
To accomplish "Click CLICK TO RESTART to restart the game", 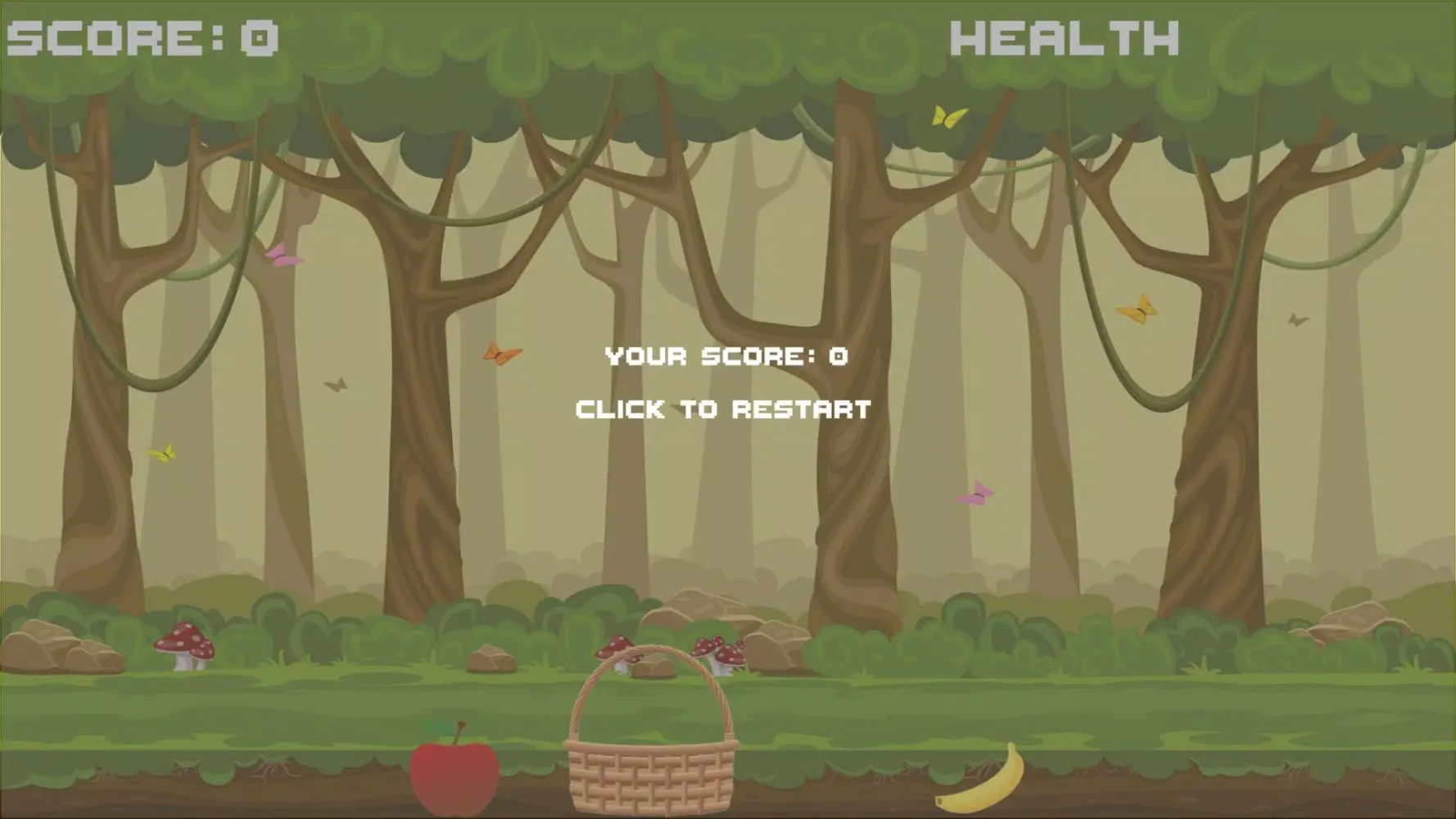I will click(x=724, y=406).
